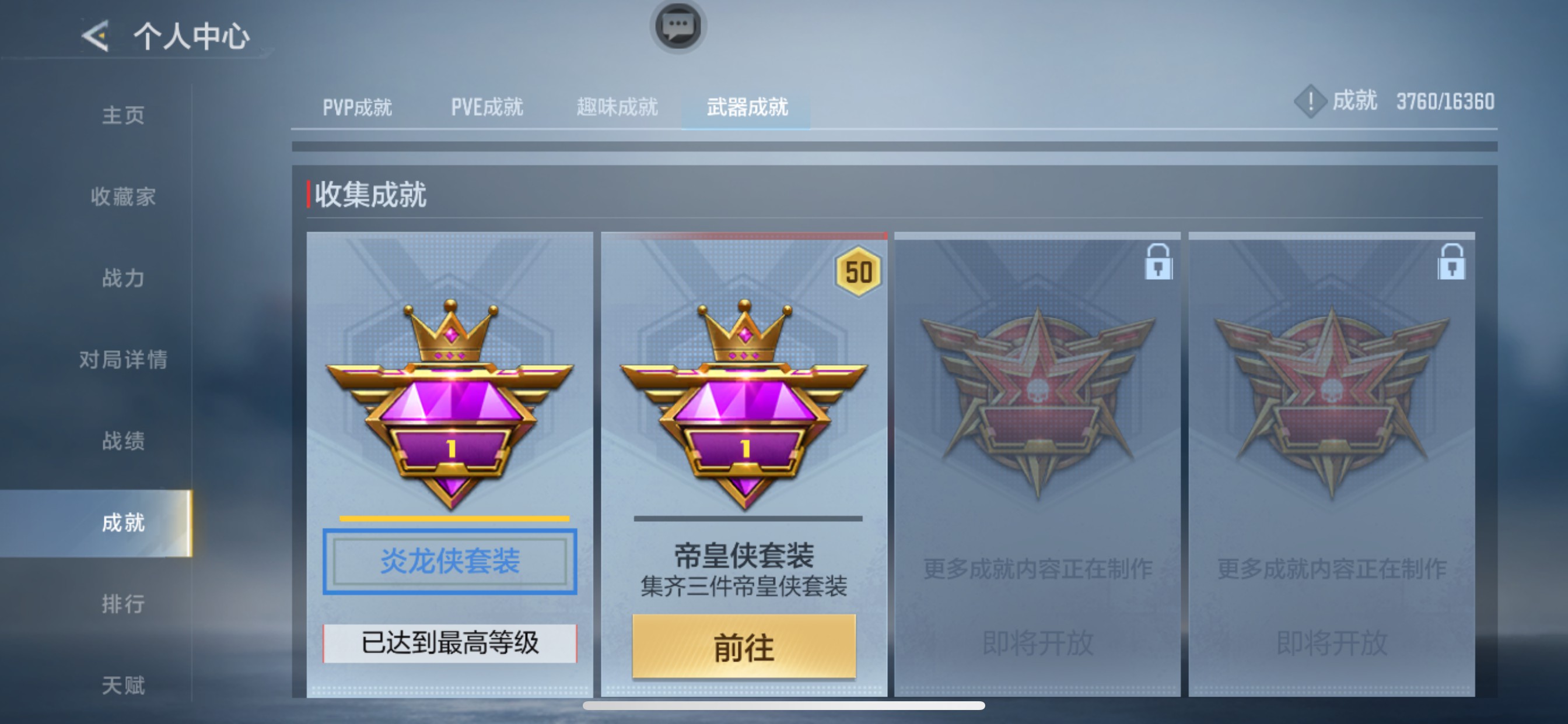Open the 主页 sidebar section
This screenshot has height=724, width=1568.
[122, 115]
